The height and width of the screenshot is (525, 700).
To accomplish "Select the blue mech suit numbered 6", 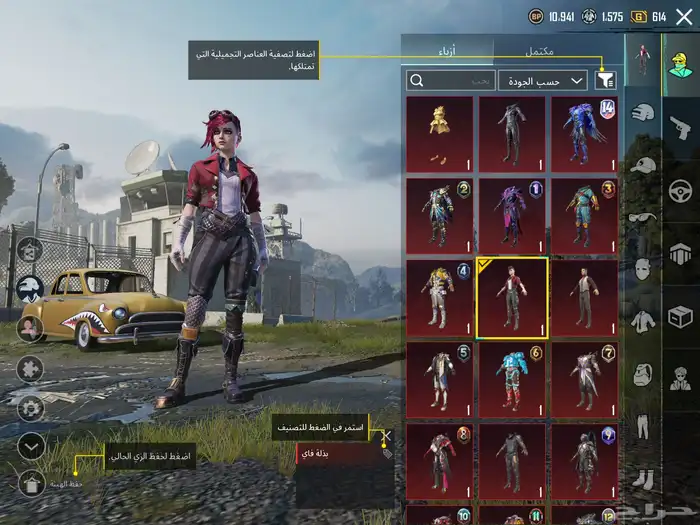I will pos(512,379).
